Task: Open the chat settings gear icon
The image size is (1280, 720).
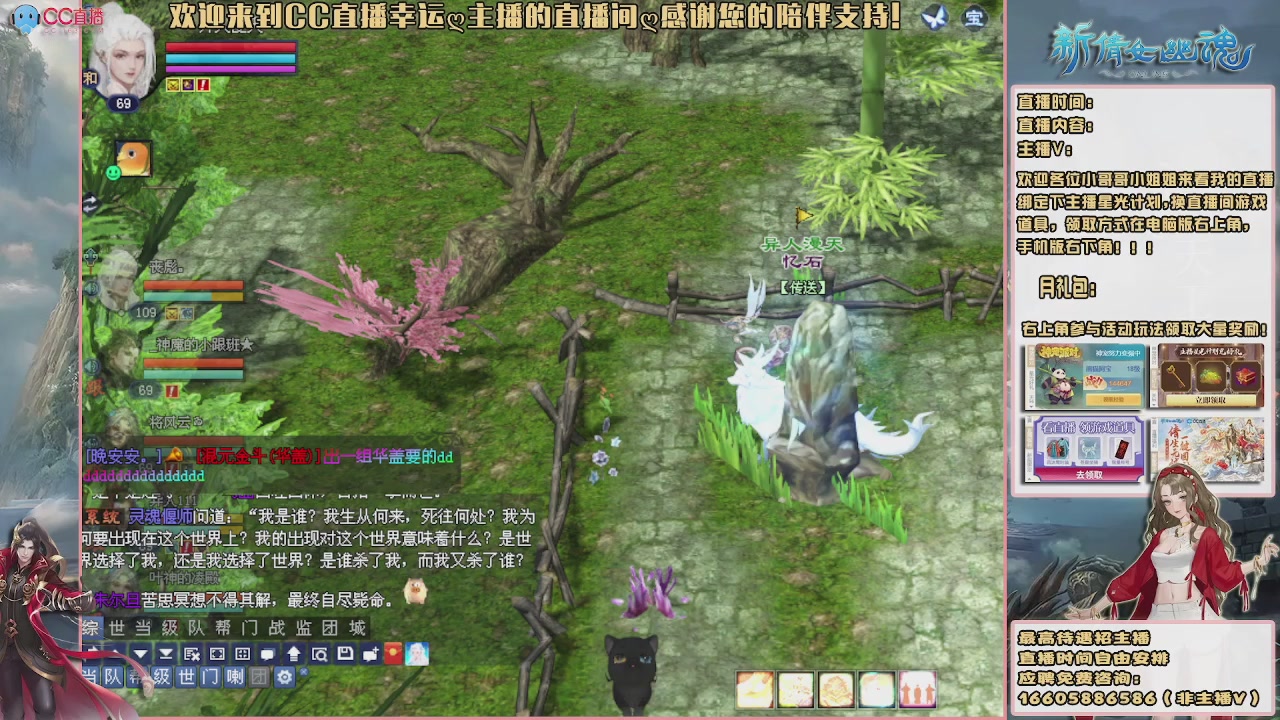Action: click(x=284, y=676)
